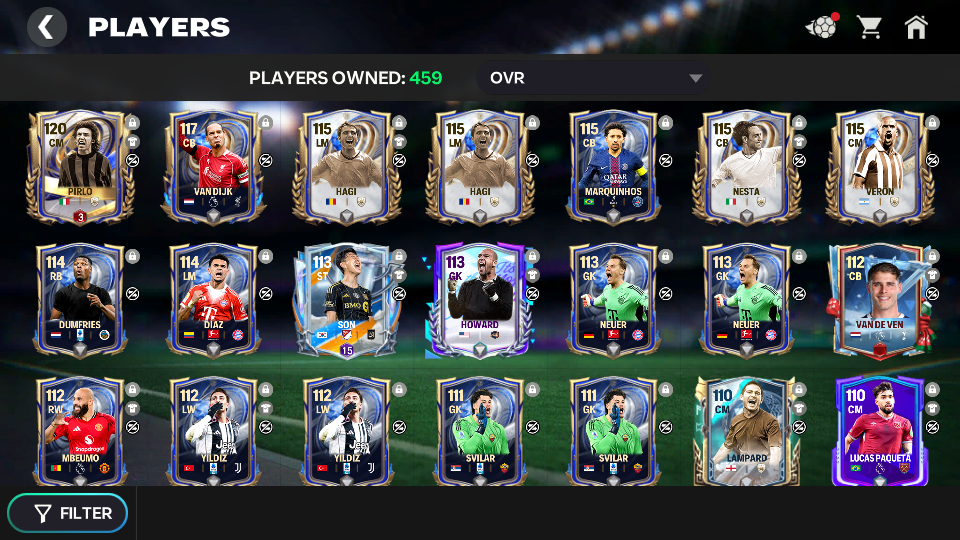
Task: Select the 120 OVR Pirlo card
Action: point(79,166)
